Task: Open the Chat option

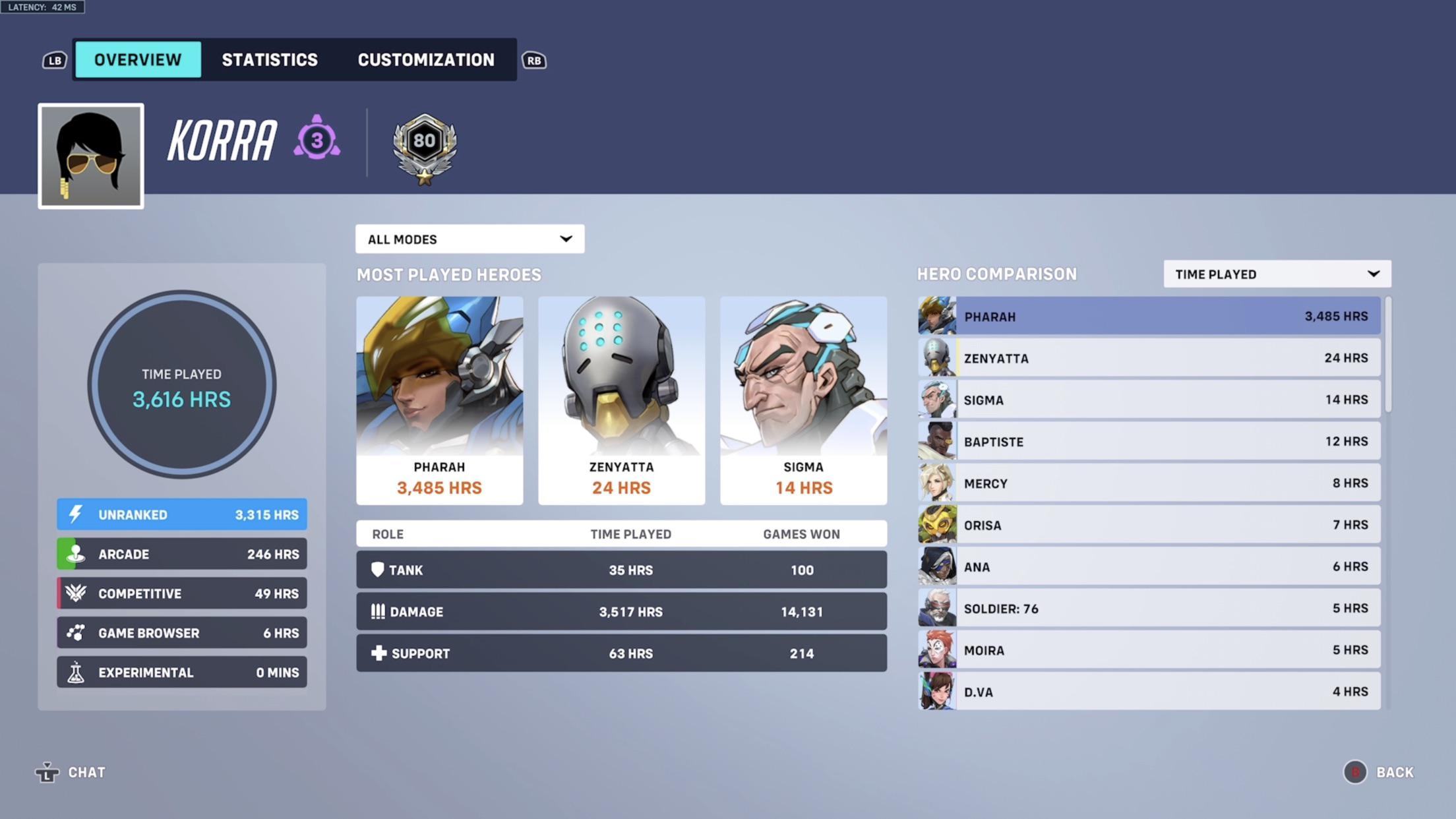Action: 71,772
